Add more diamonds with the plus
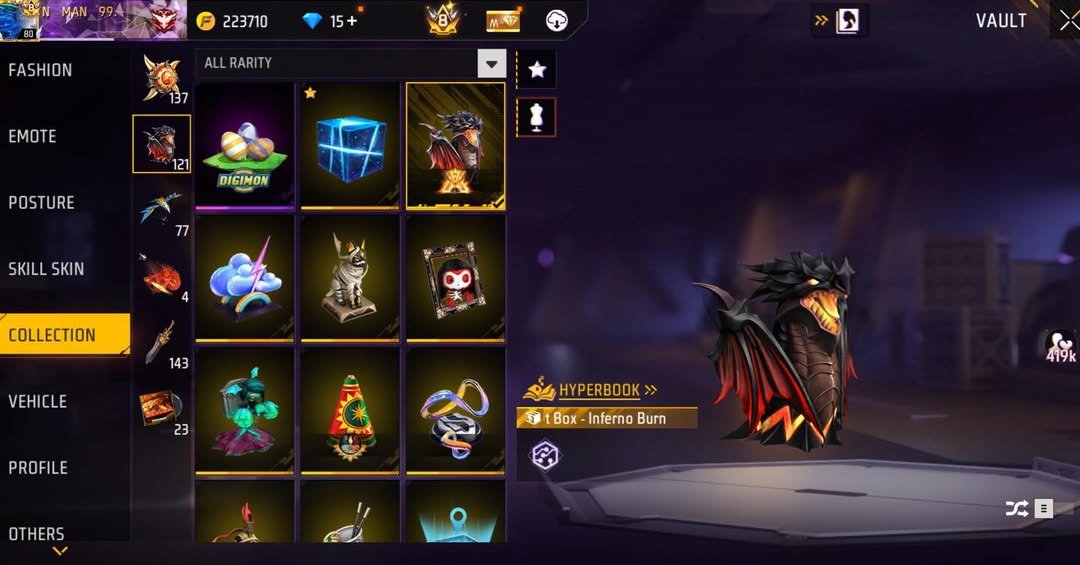The image size is (1080, 565). click(x=351, y=21)
